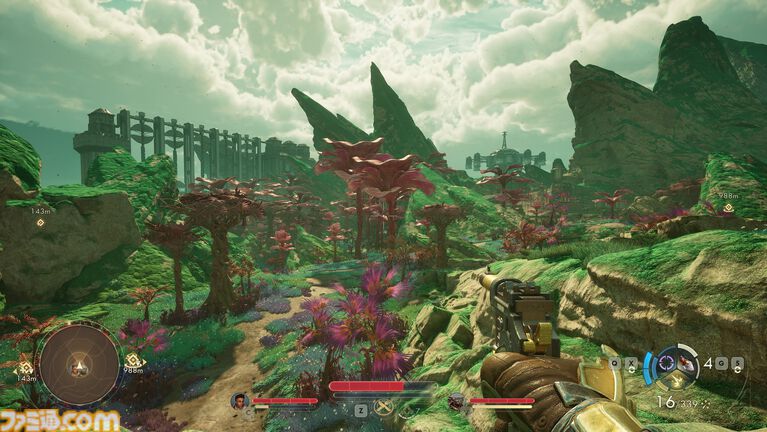Viewport: 767px width, 432px height.
Task: Select the left companion portrait
Action: point(239,401)
